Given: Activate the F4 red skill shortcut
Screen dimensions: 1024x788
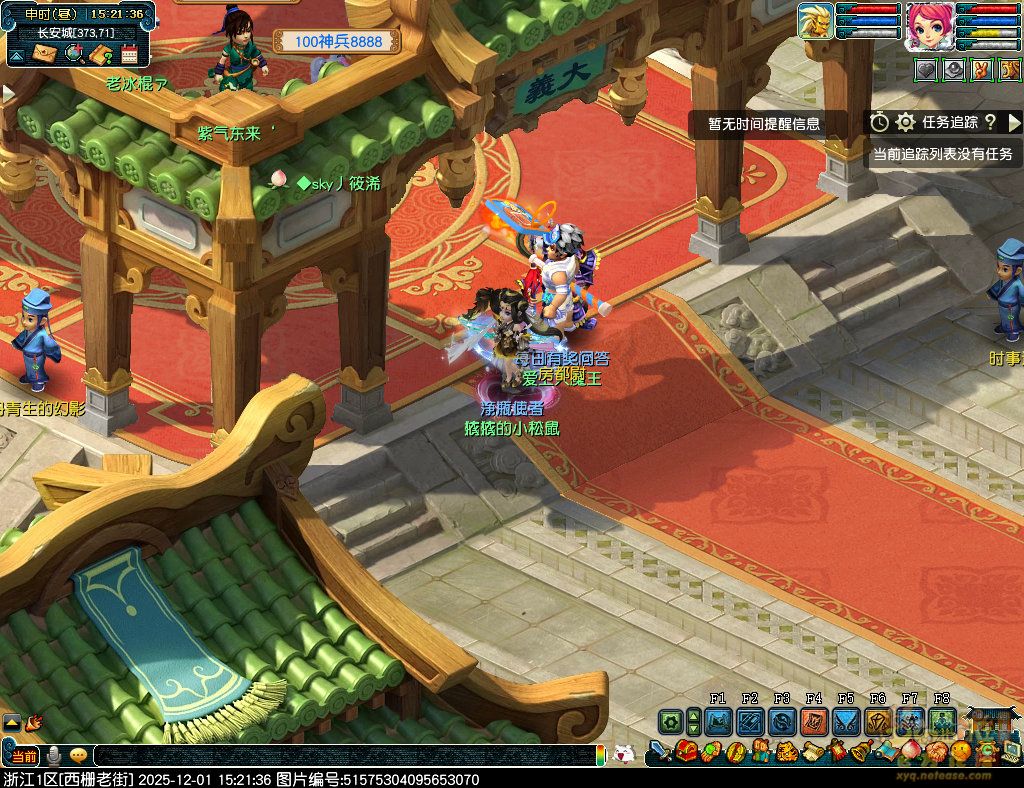Looking at the screenshot, I should 814,721.
